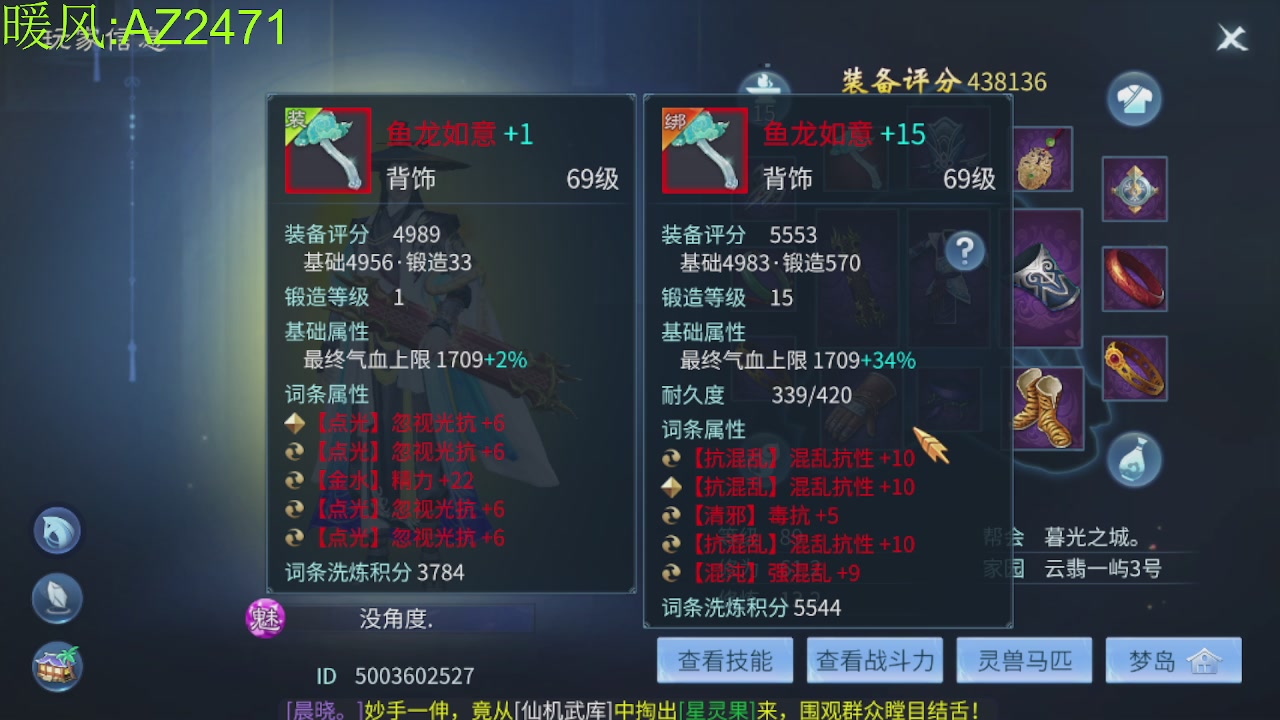Select the golden crown equipment slot
1280x720 pixels.
(1134, 370)
